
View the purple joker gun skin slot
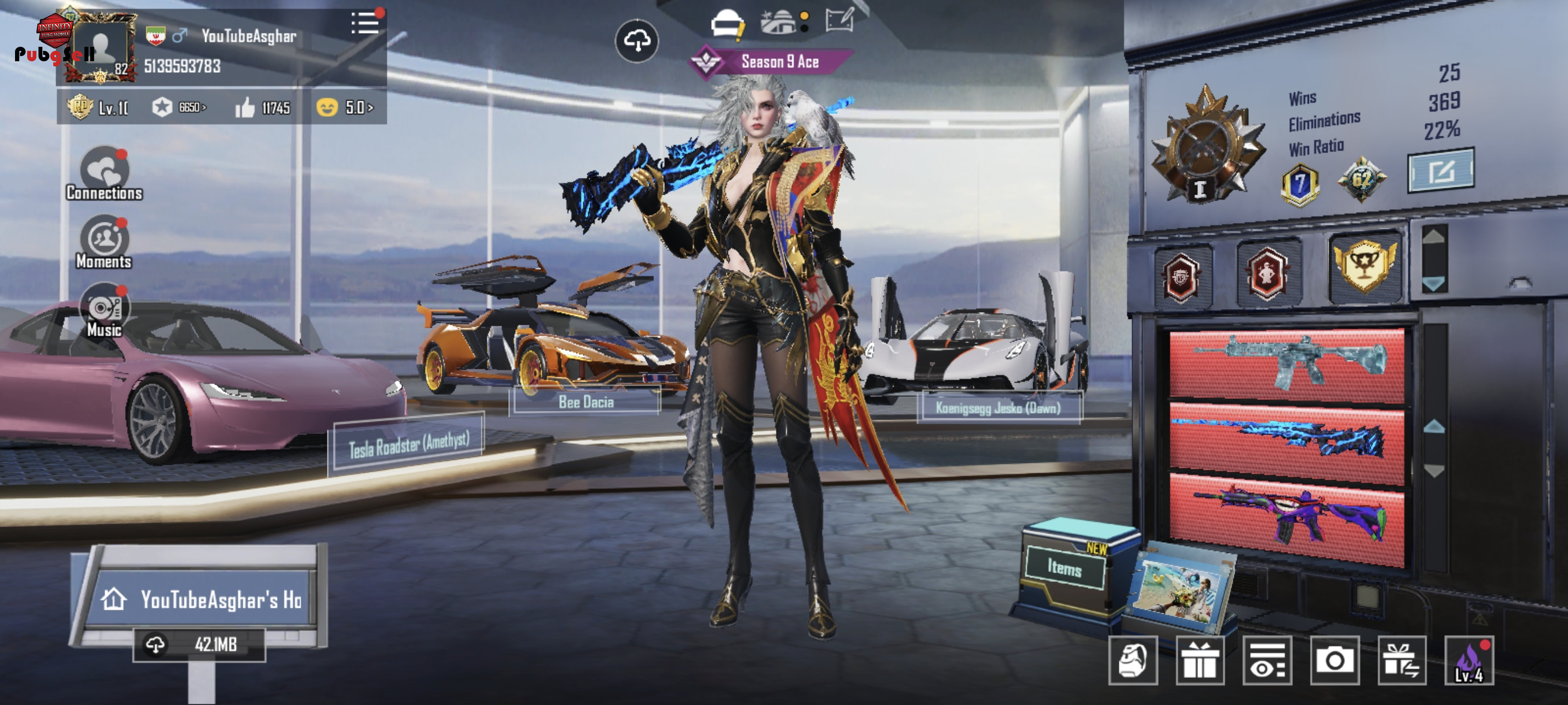pos(1286,518)
